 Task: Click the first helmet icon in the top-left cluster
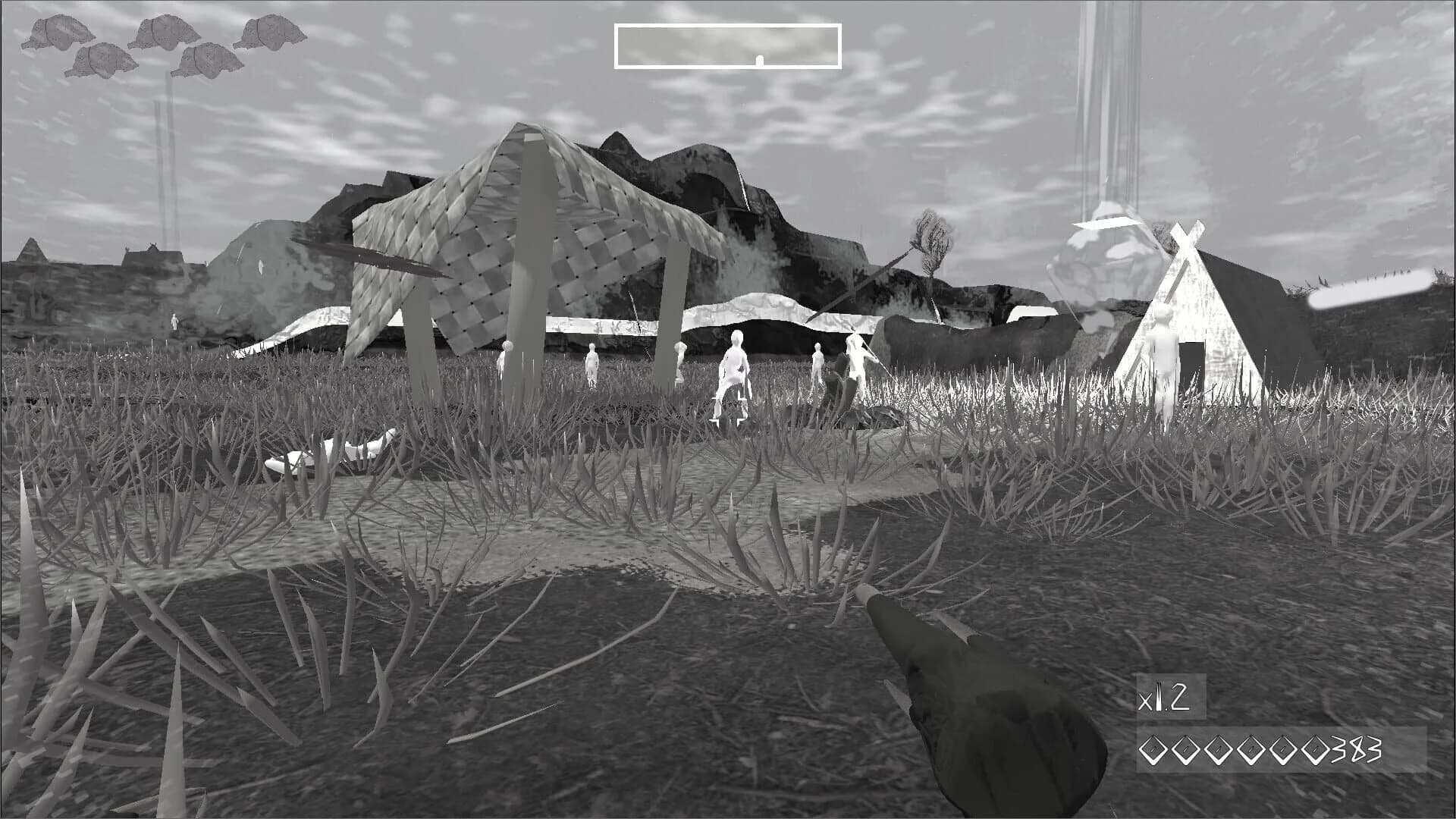[x=60, y=32]
